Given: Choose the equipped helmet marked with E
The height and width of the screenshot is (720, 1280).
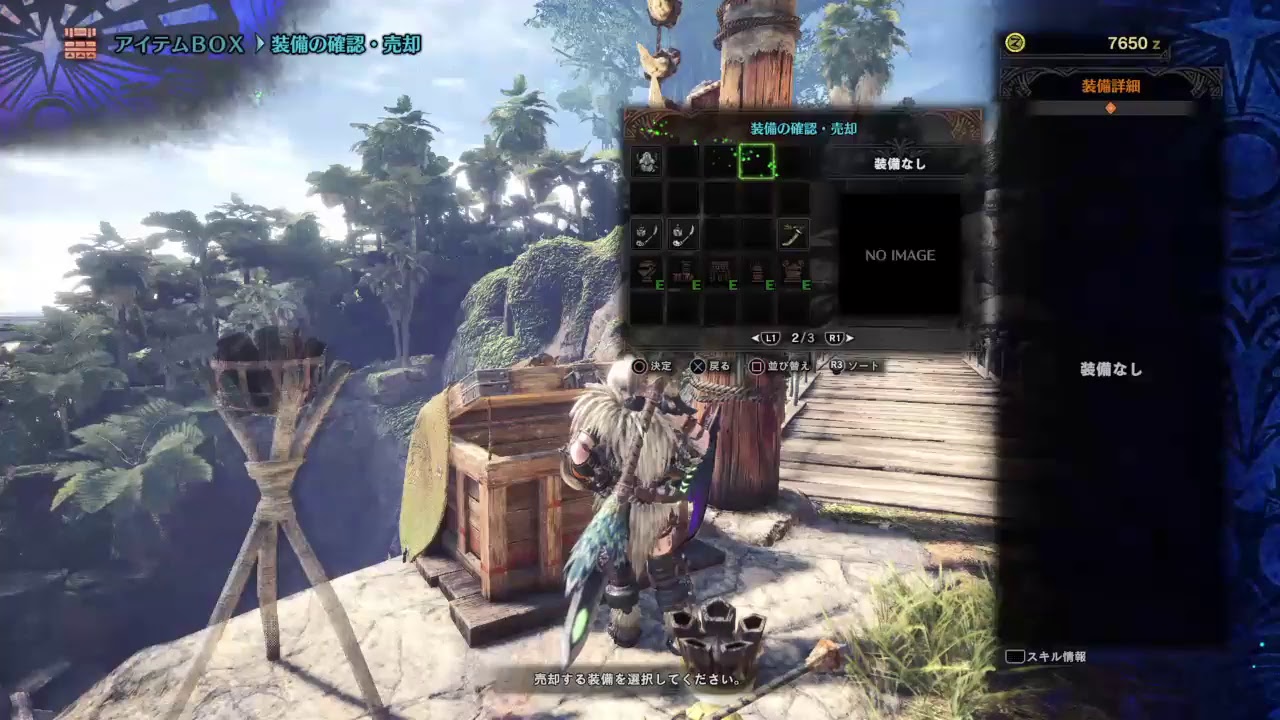Looking at the screenshot, I should pos(646,272).
